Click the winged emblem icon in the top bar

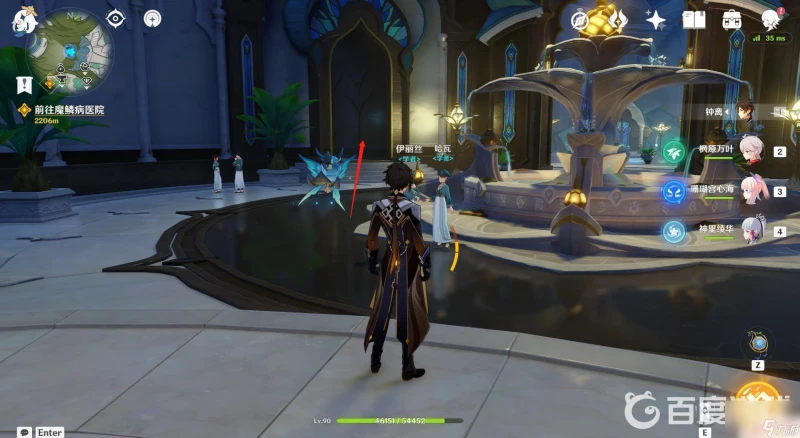tap(617, 20)
